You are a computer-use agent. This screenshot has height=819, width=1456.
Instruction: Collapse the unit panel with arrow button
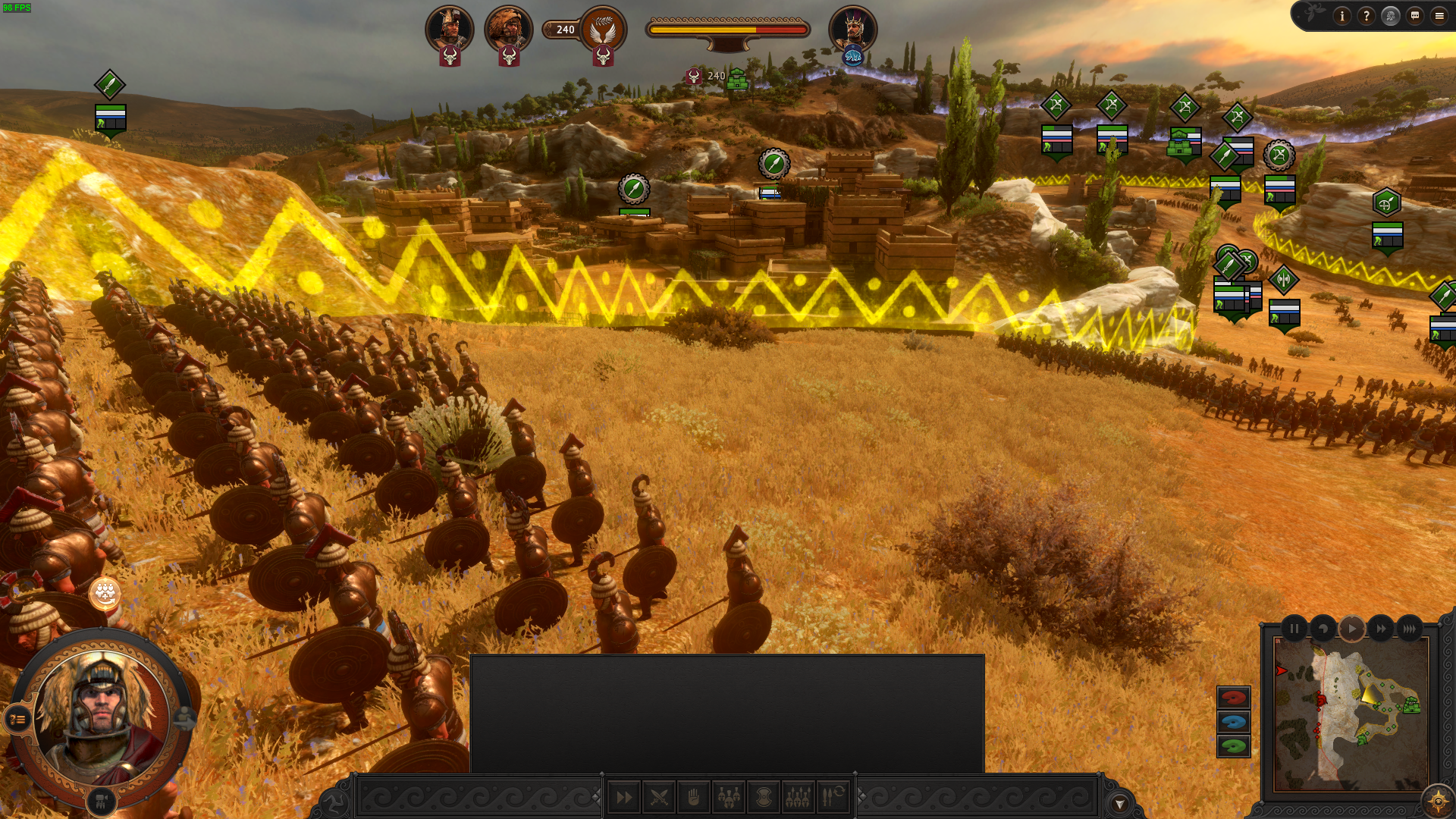point(1119,804)
